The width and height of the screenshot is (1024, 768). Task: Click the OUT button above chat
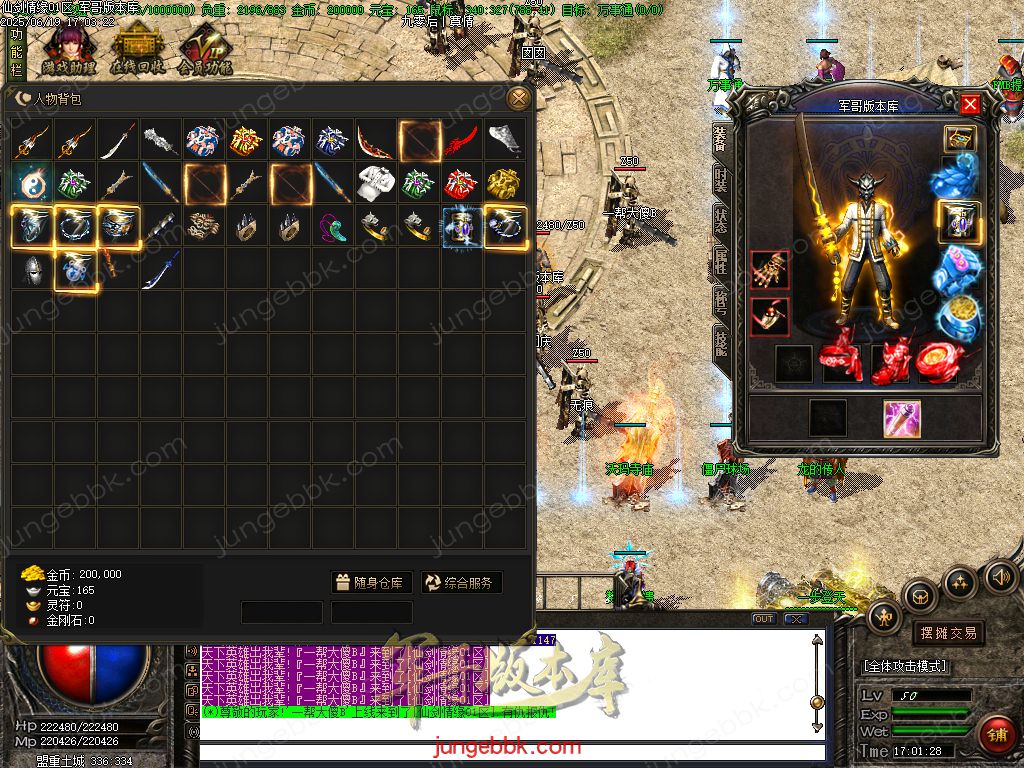click(763, 619)
